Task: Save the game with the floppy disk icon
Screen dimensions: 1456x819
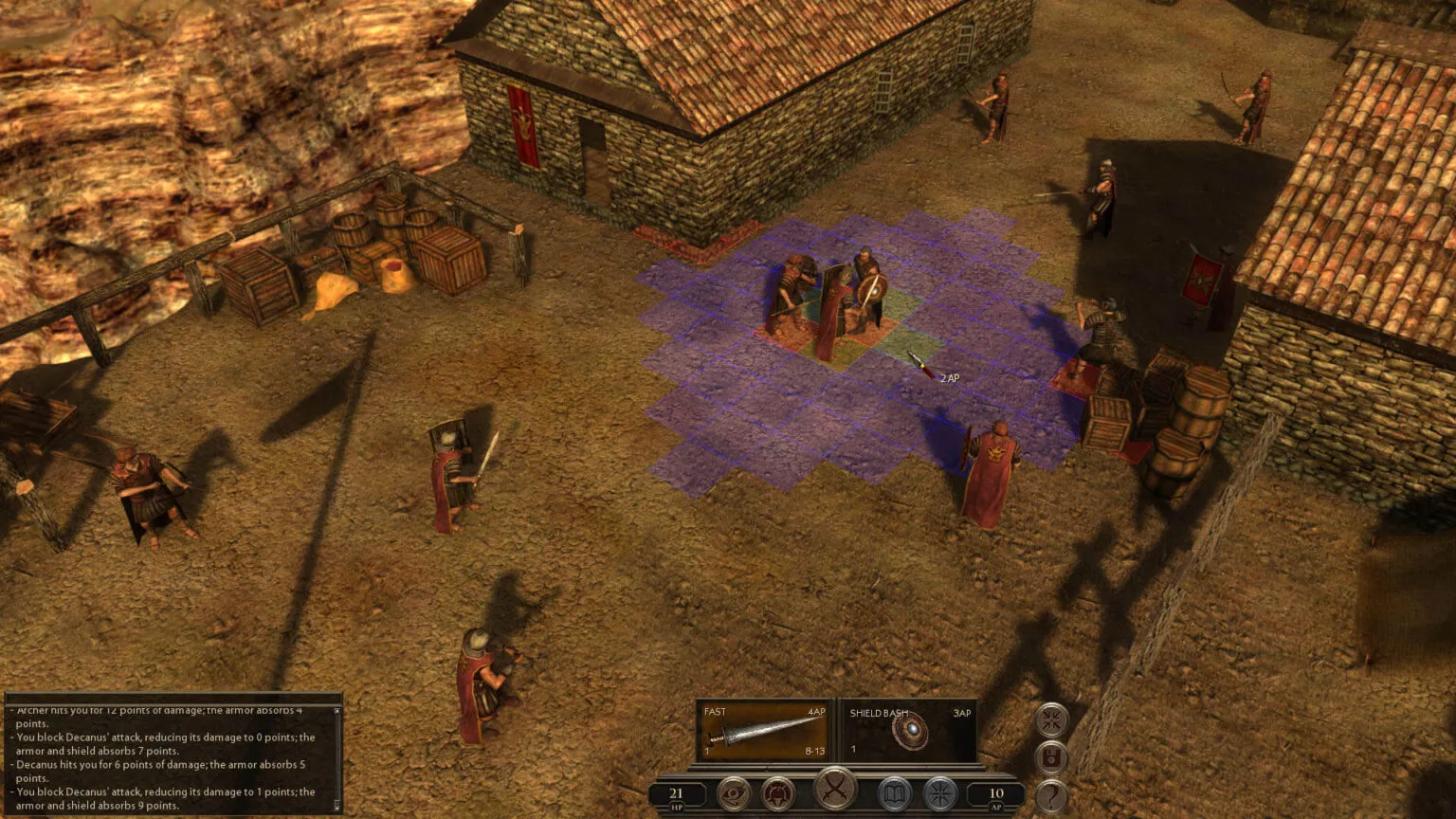Action: (x=1051, y=755)
